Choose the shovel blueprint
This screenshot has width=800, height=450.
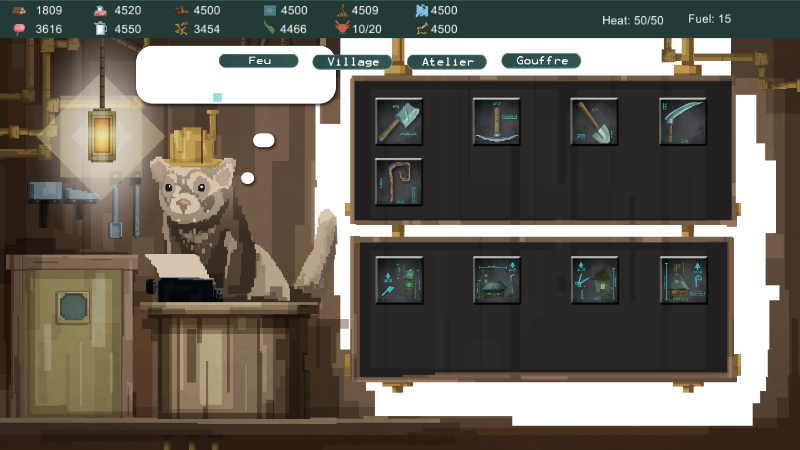[x=595, y=121]
